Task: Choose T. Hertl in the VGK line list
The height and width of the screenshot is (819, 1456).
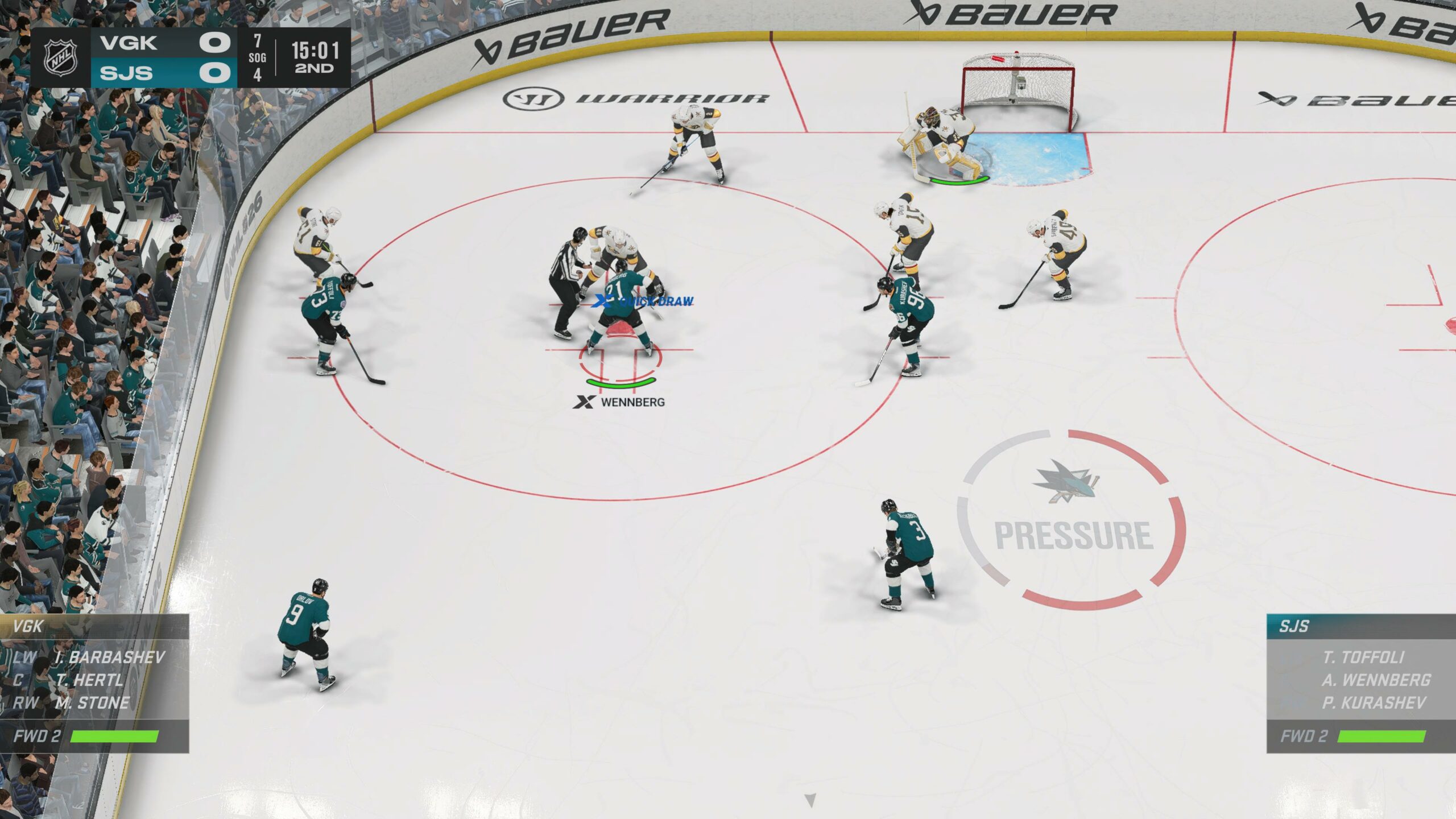Action: click(x=89, y=680)
